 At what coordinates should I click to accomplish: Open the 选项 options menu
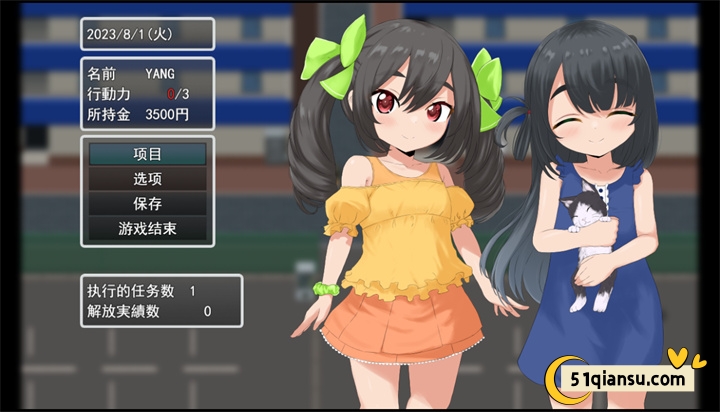pyautogui.click(x=147, y=179)
